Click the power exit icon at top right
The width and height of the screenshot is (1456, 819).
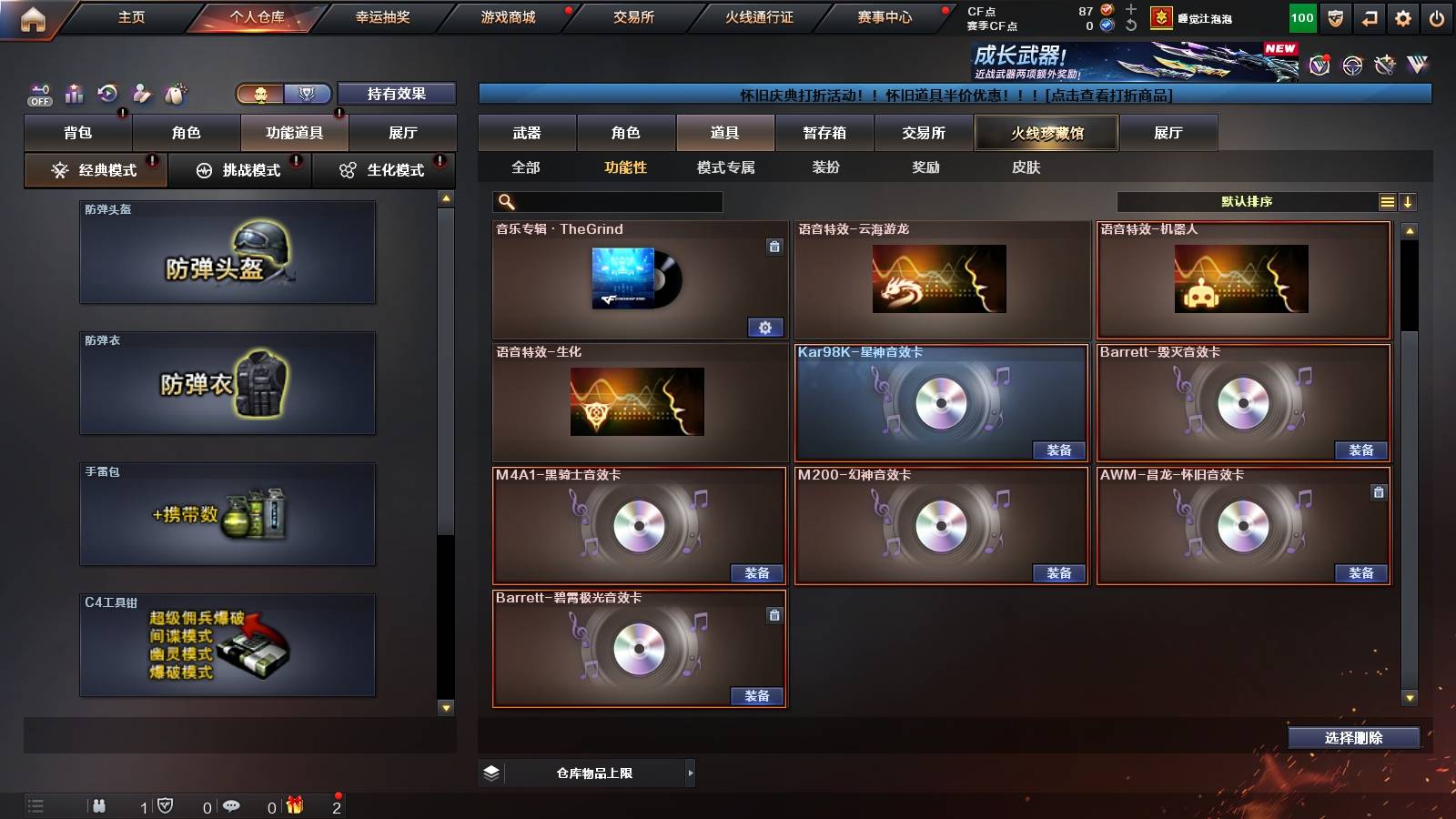click(1436, 17)
